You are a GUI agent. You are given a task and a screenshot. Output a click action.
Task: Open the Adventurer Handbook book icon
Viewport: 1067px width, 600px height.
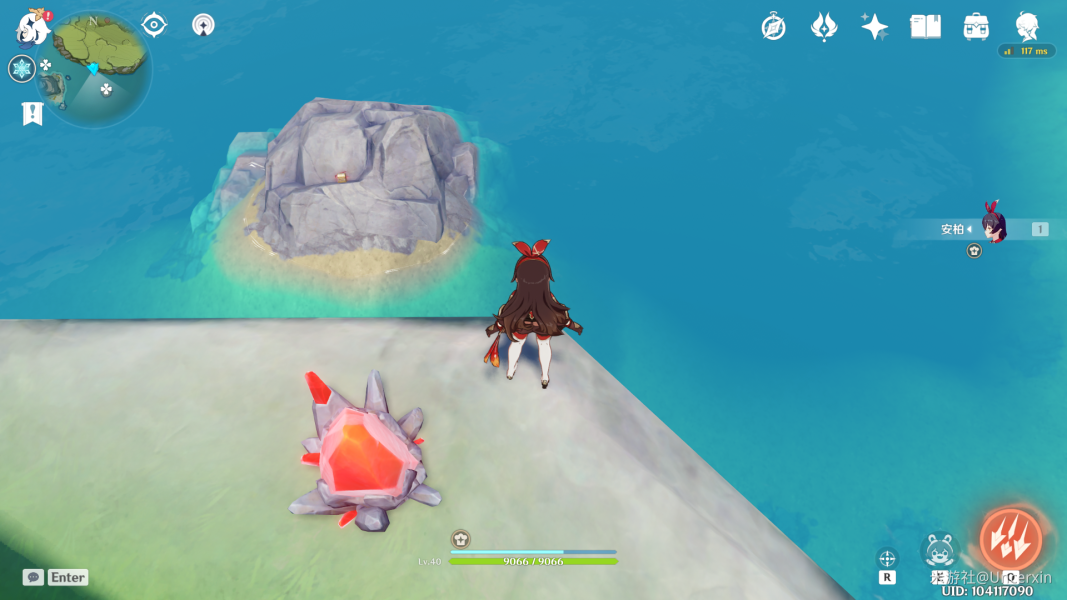click(x=925, y=27)
